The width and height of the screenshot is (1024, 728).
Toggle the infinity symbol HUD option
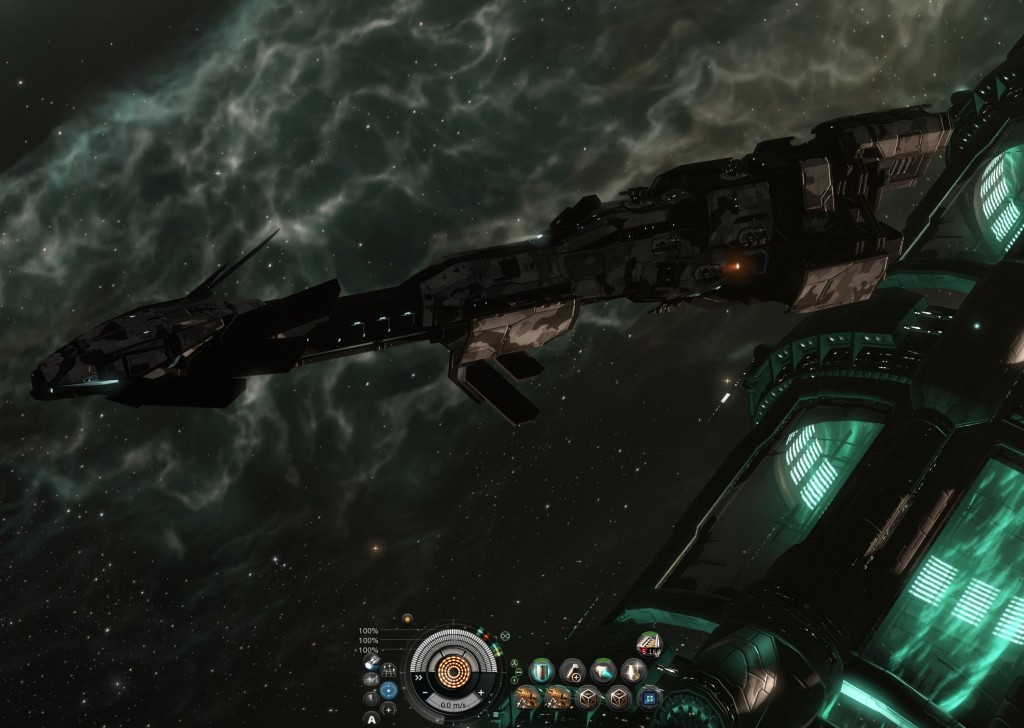coord(505,635)
